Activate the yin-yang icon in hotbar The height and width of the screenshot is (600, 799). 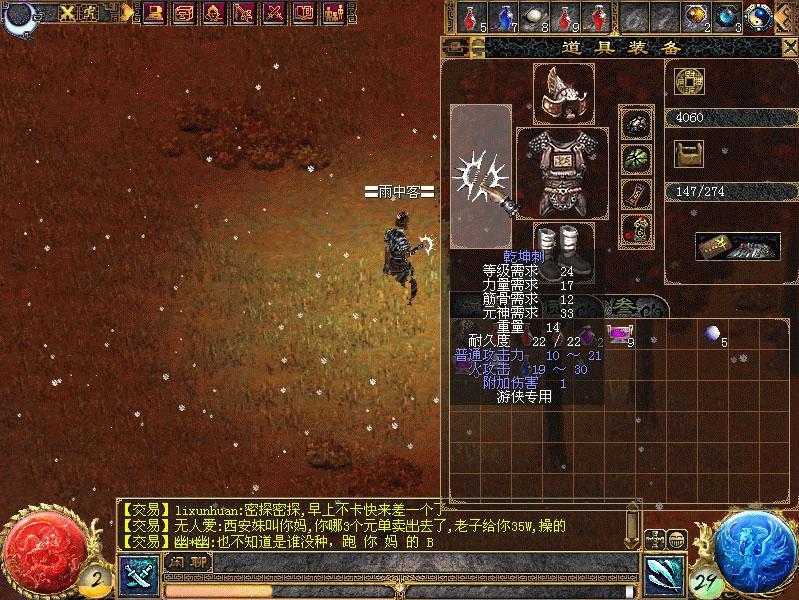click(759, 15)
